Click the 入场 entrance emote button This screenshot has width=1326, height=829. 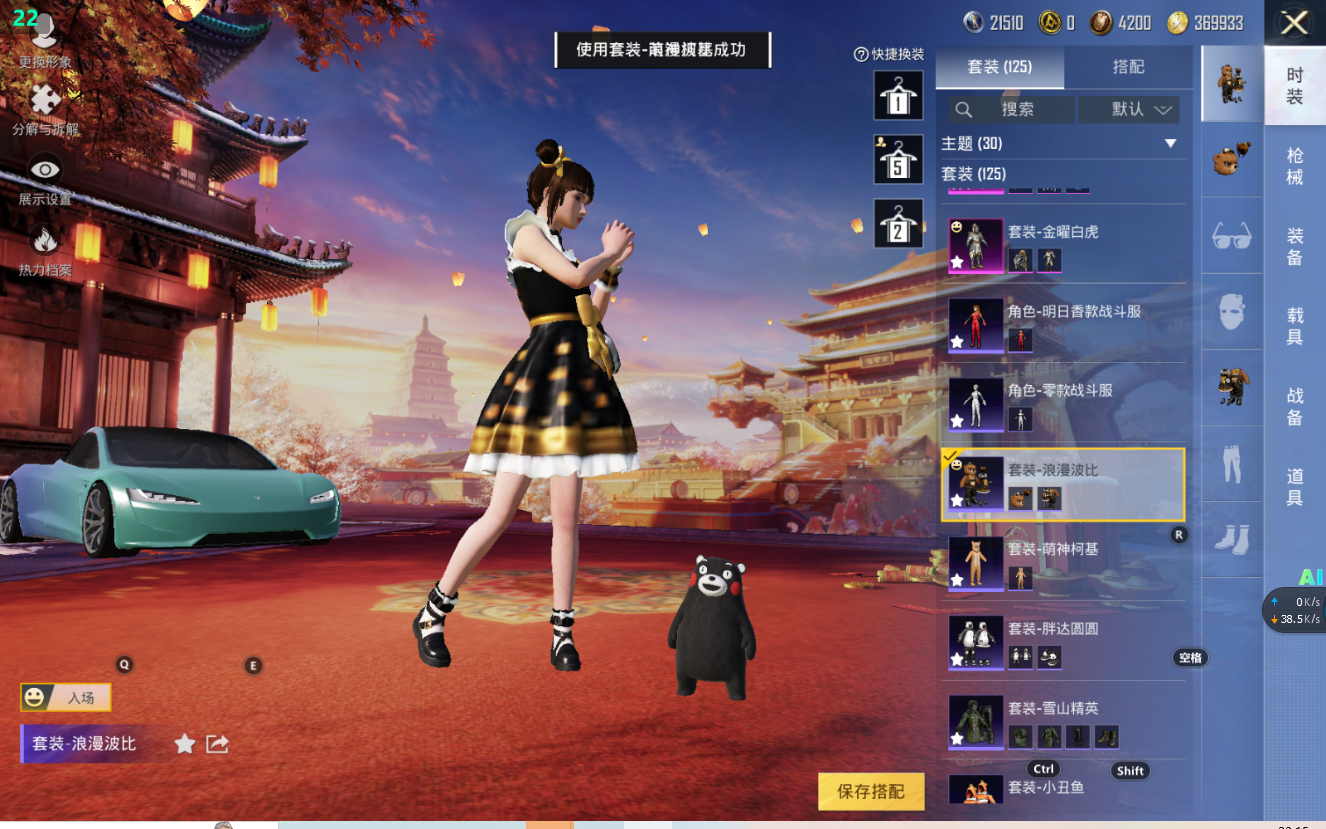pos(66,697)
